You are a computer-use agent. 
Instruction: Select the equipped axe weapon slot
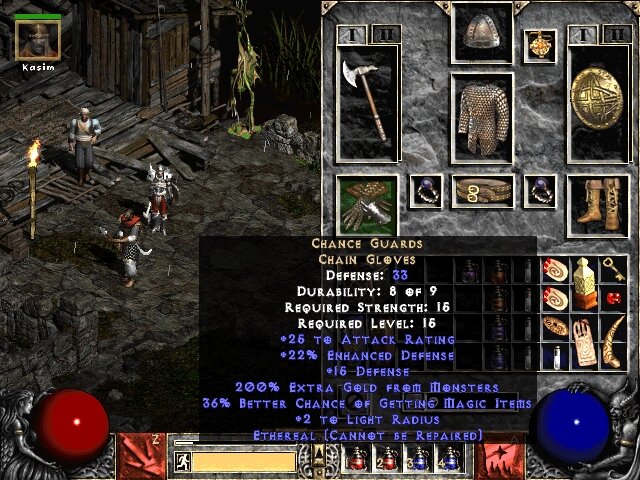pos(367,102)
